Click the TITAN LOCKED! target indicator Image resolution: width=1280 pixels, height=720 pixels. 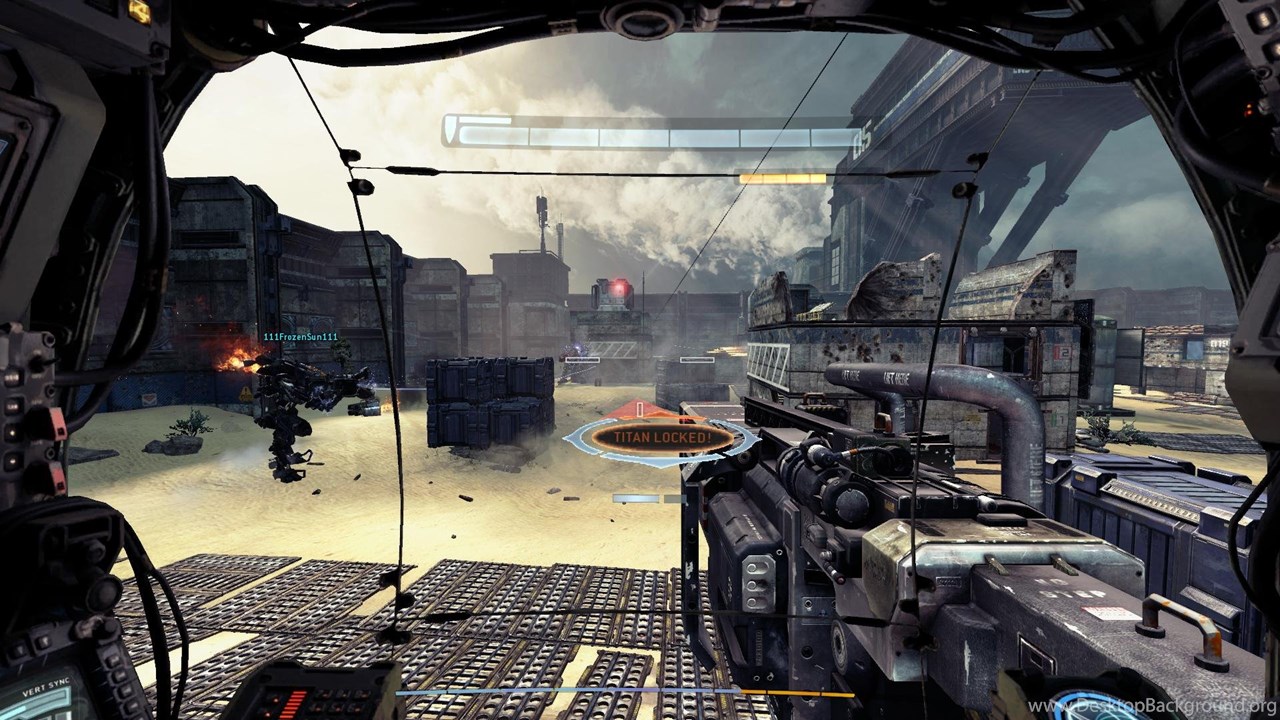pyautogui.click(x=661, y=437)
